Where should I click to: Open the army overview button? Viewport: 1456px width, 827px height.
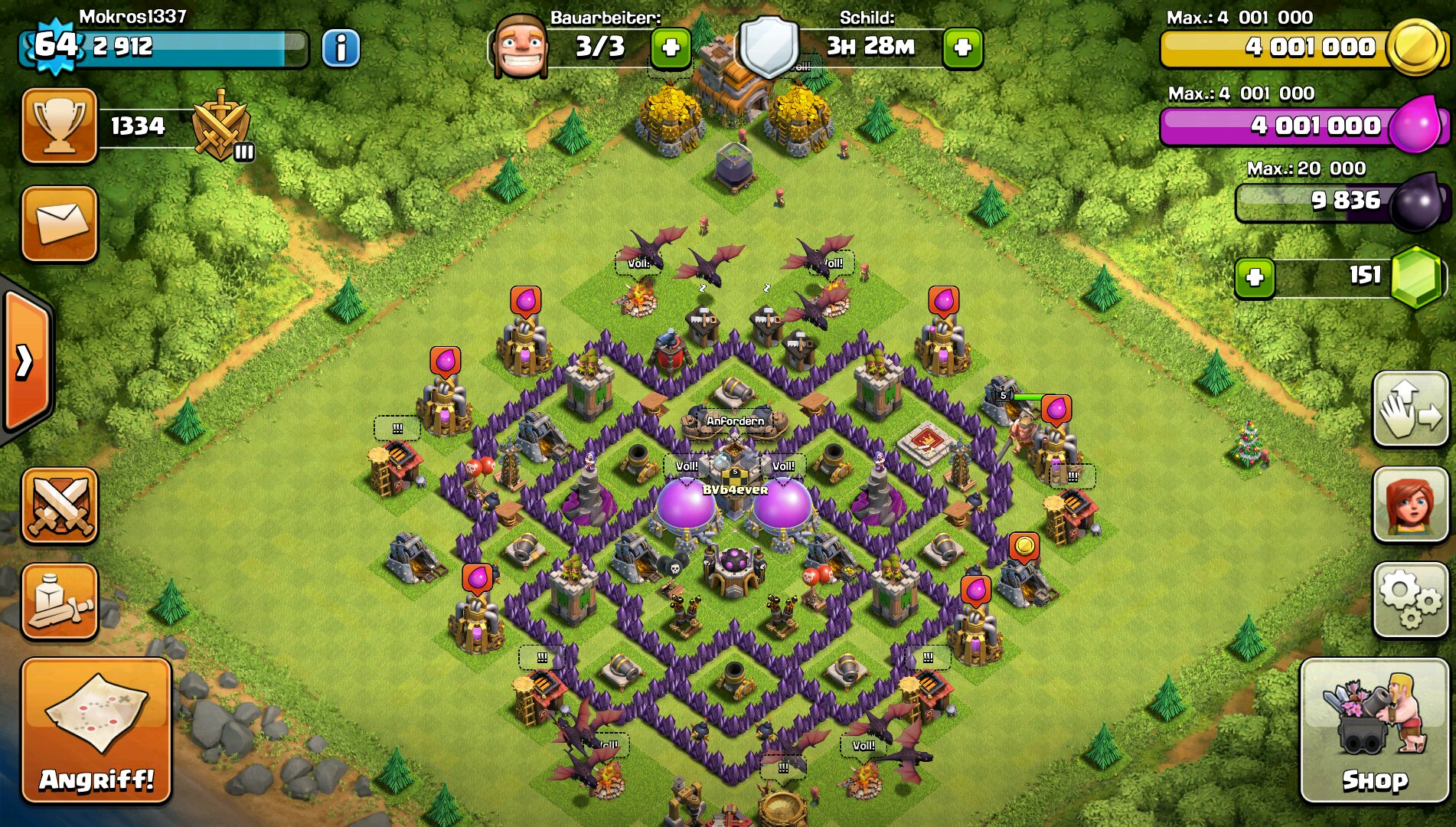click(x=60, y=601)
